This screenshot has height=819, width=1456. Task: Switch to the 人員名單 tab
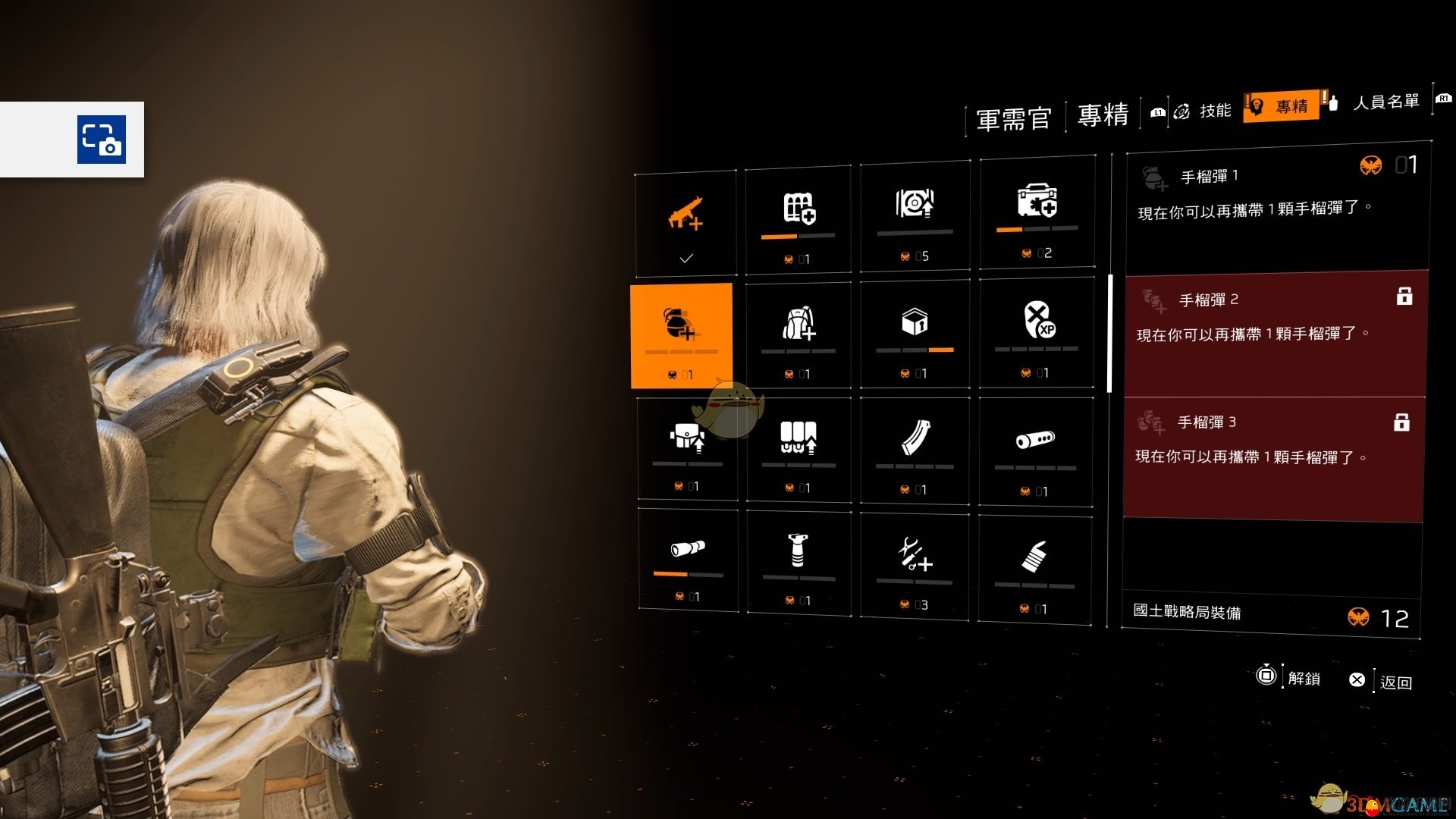[x=1385, y=106]
